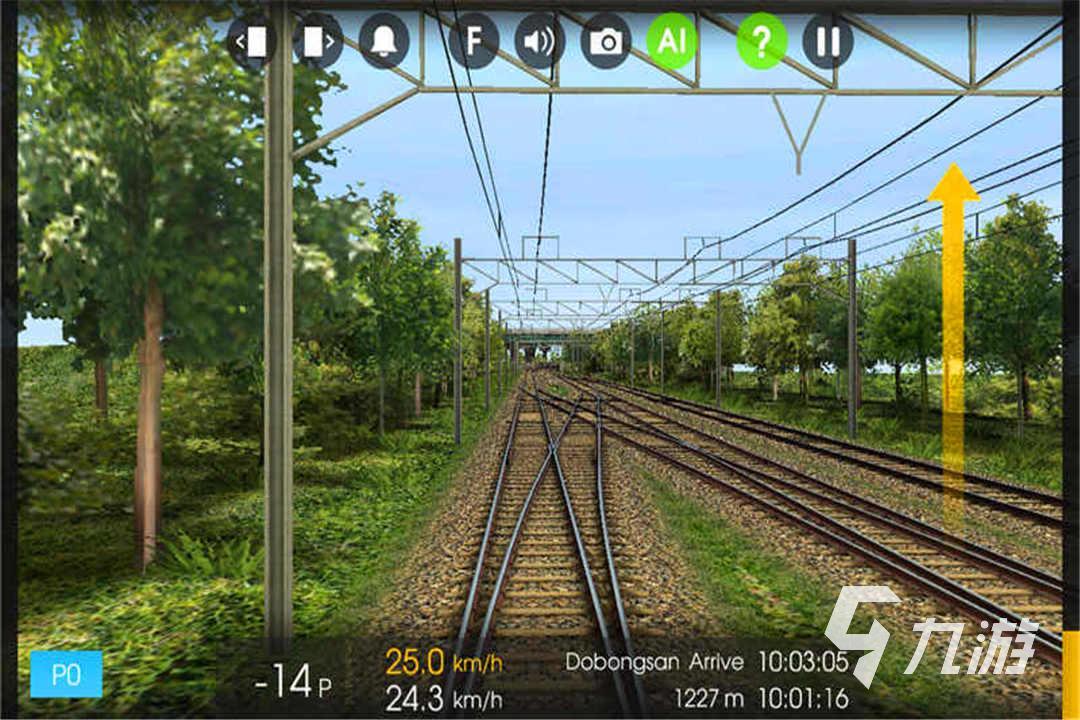Open the left door
This screenshot has width=1080, height=720.
[x=252, y=41]
